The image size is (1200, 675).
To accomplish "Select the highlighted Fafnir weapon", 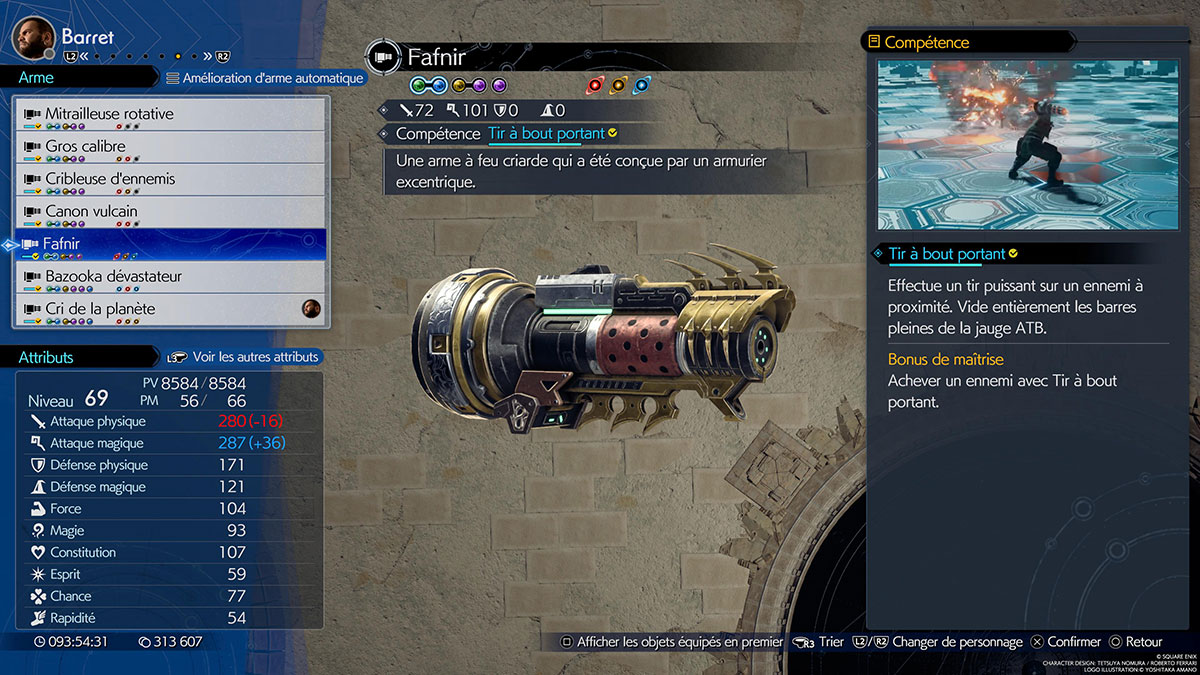I will click(170, 244).
